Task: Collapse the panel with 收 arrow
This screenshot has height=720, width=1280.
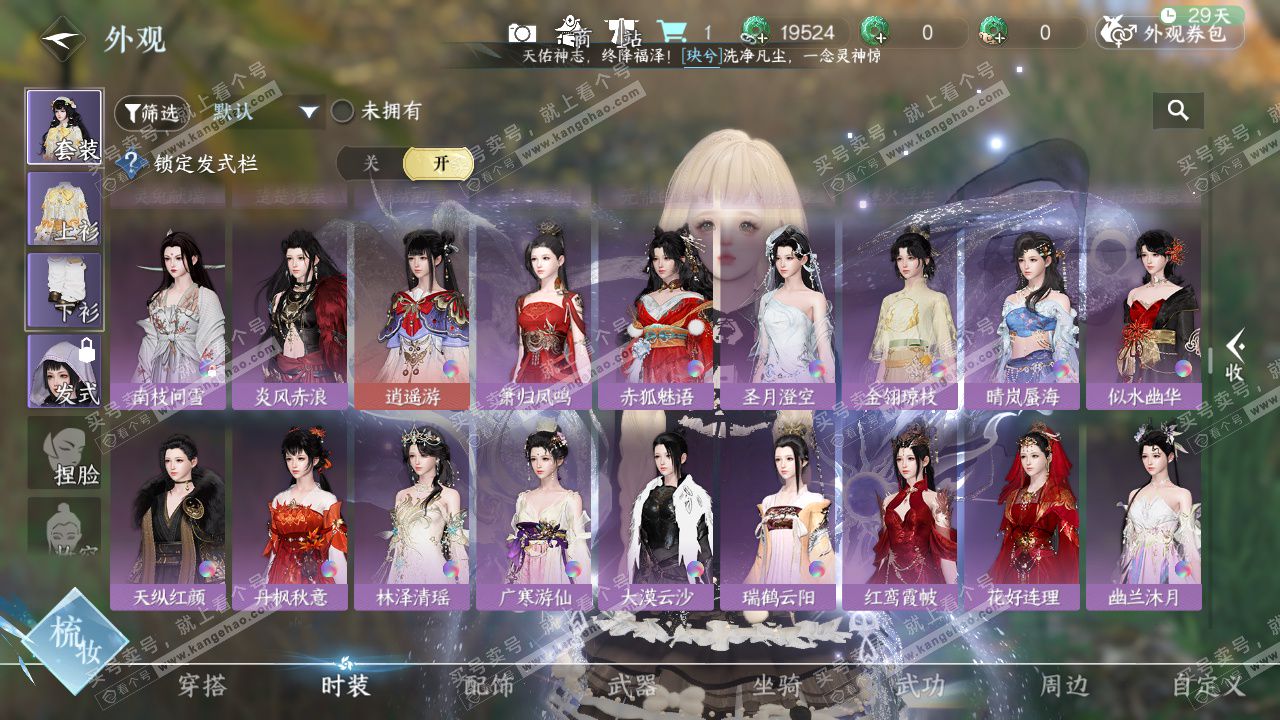Action: [x=1235, y=355]
